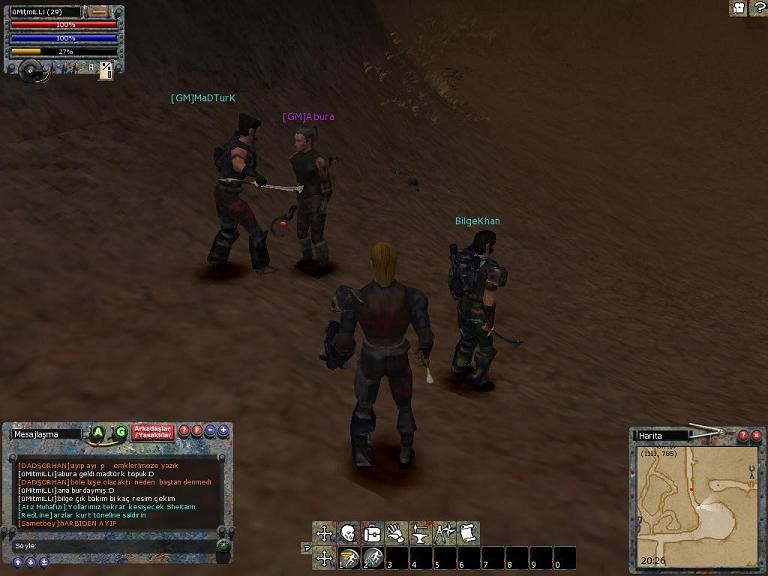The image size is (768, 576).
Task: Click the camera icon at top-right corner
Action: click(x=738, y=8)
